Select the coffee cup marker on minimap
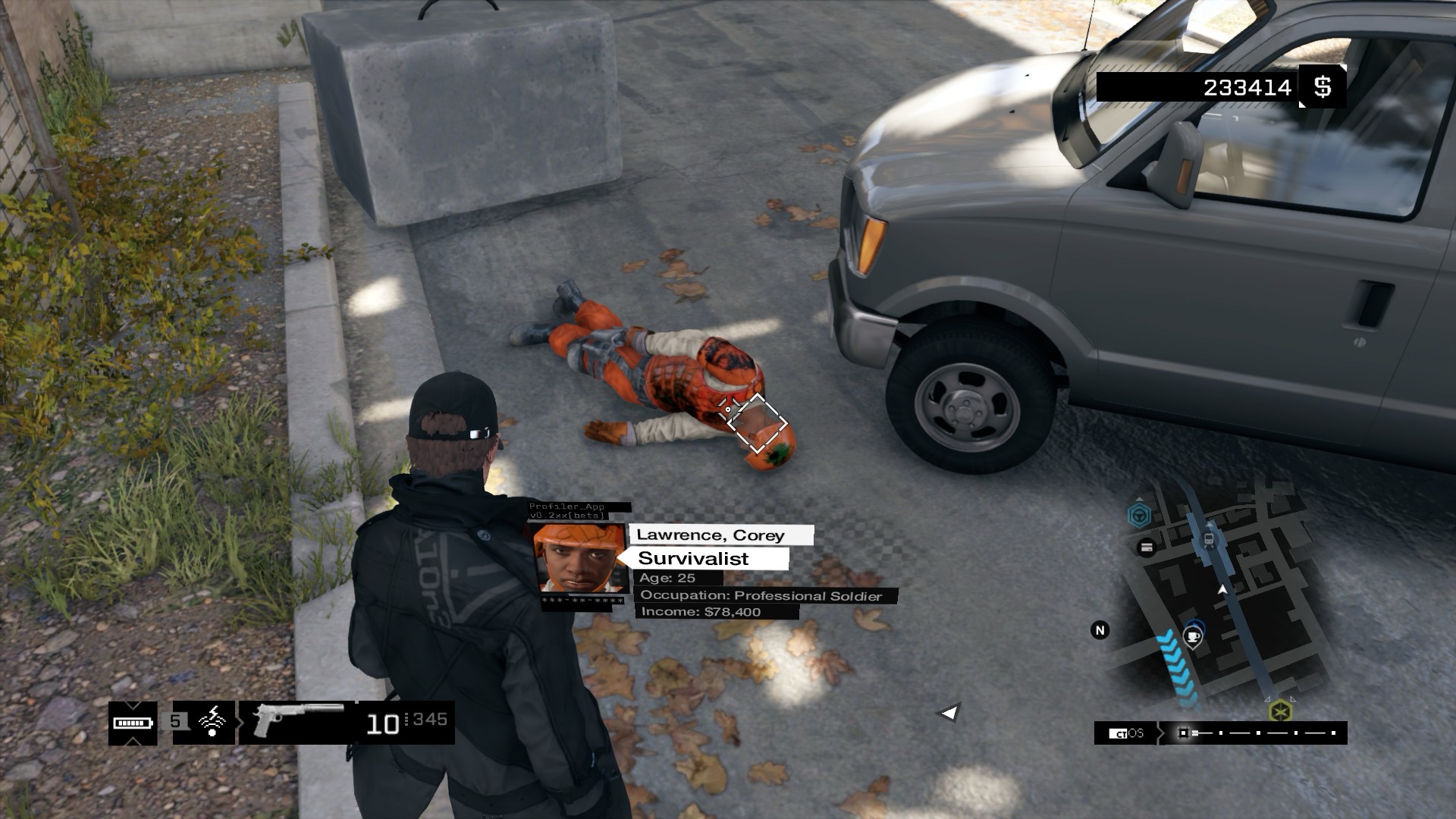This screenshot has height=819, width=1456. point(1193,636)
